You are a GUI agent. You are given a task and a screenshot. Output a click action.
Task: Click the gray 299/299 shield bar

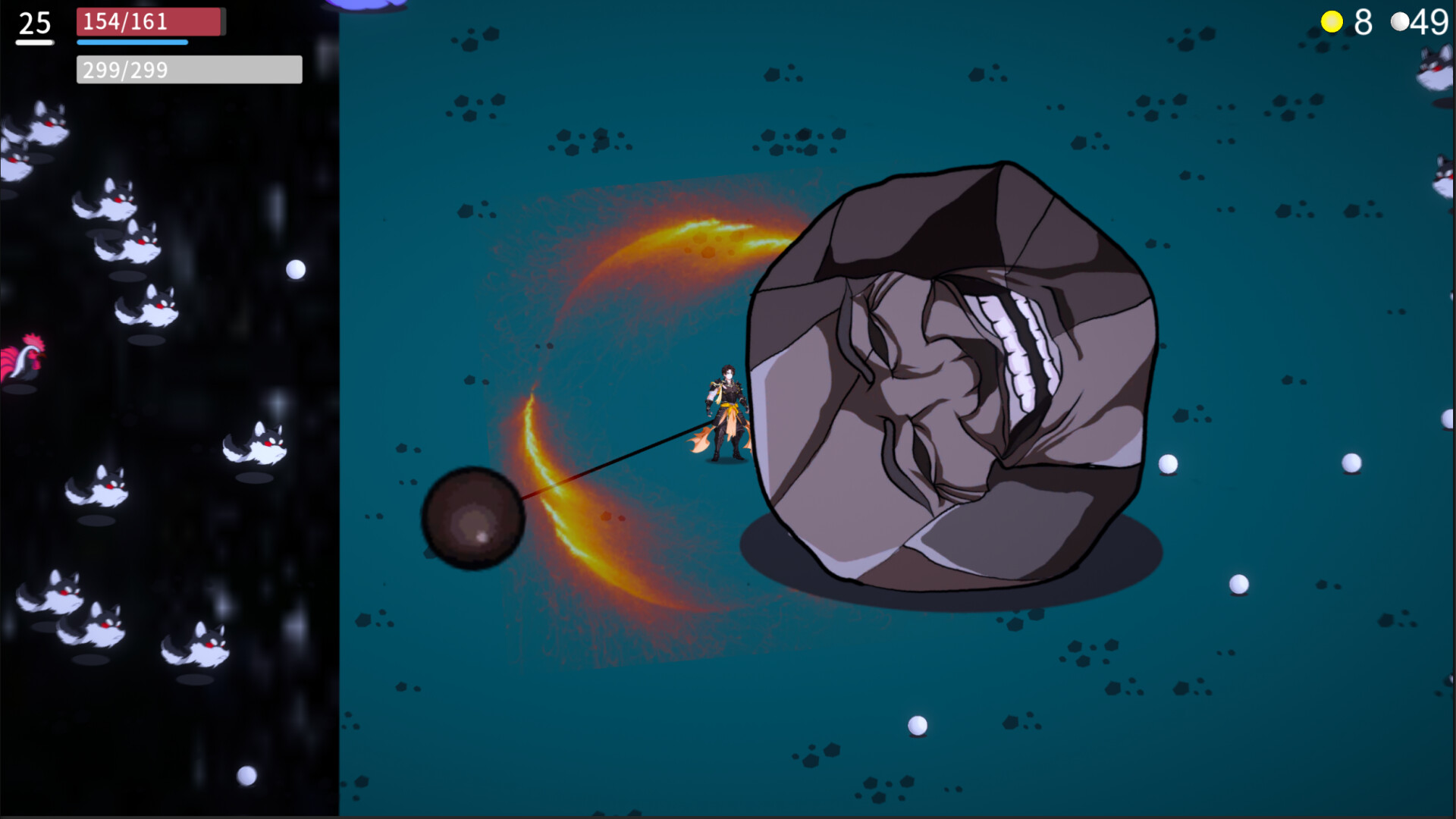tap(188, 70)
